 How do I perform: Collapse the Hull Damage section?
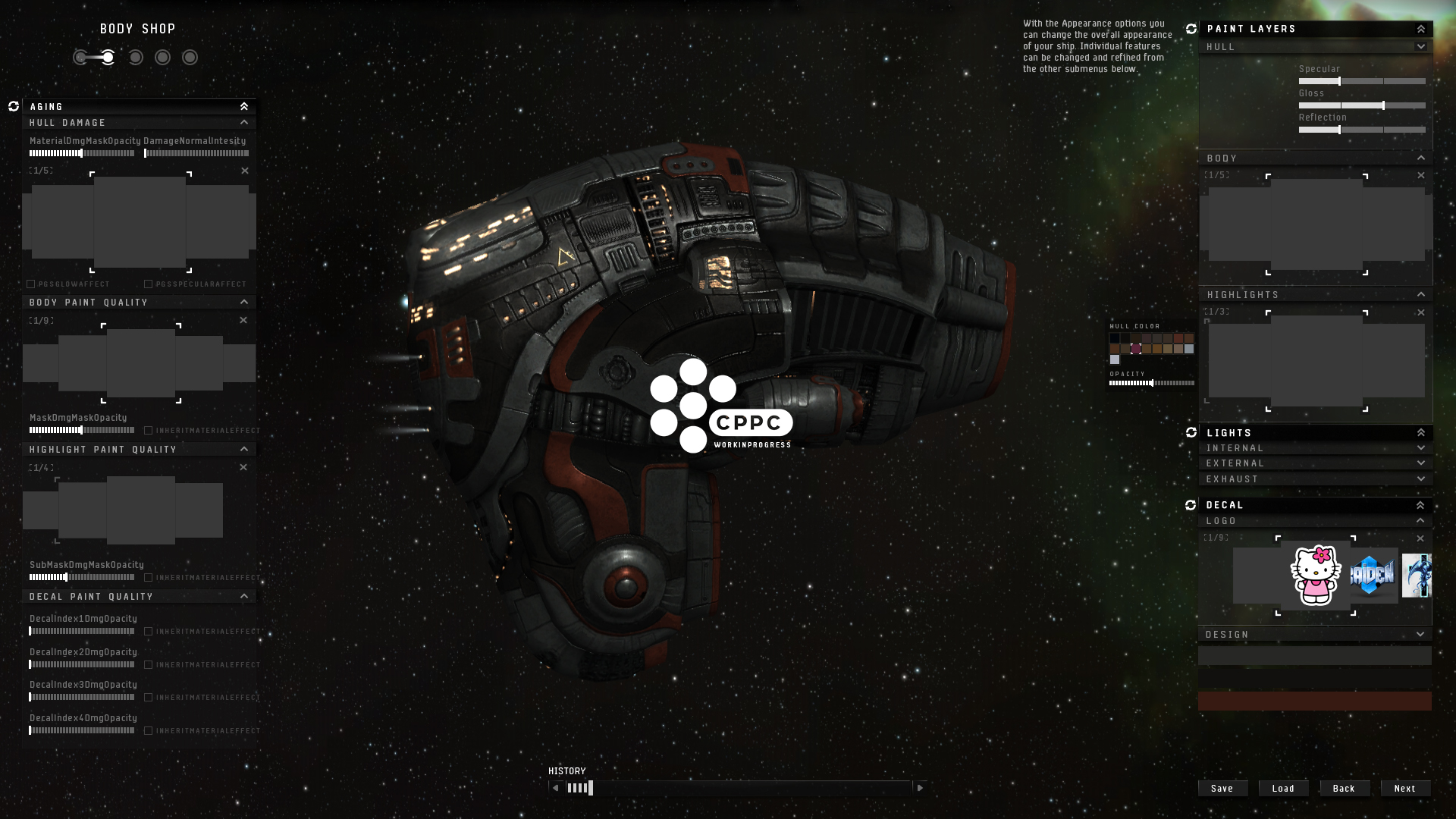tap(244, 123)
